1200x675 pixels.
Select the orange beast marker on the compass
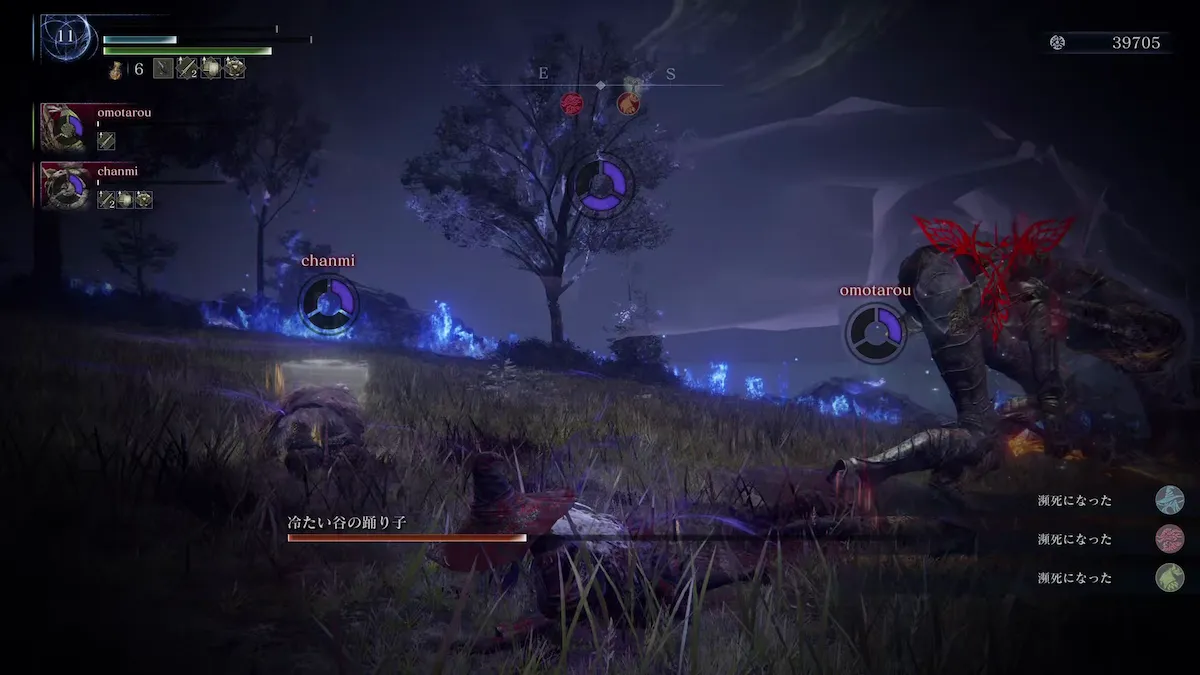click(627, 103)
